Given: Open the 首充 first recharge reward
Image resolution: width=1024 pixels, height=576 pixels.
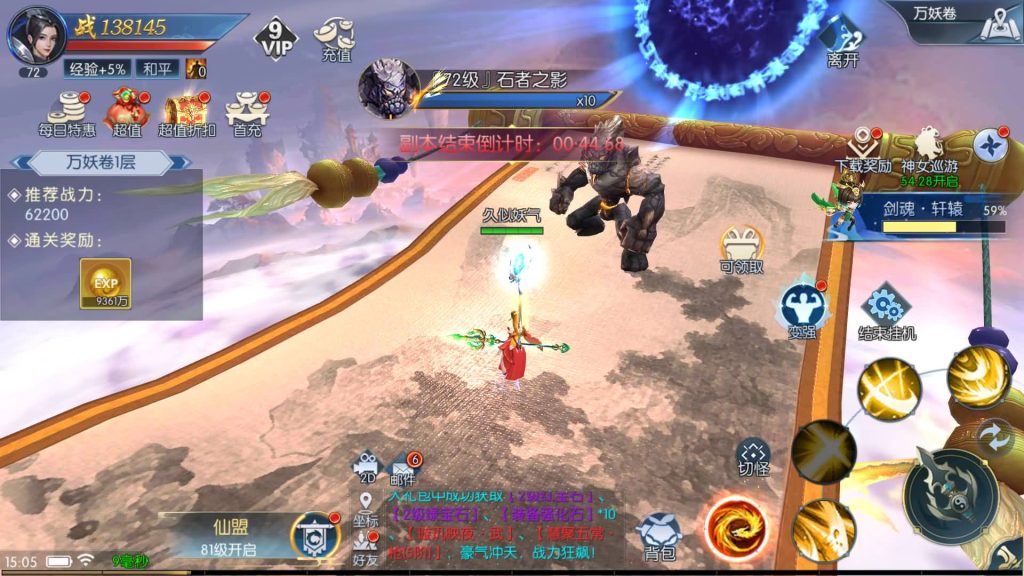Looking at the screenshot, I should pos(245,111).
